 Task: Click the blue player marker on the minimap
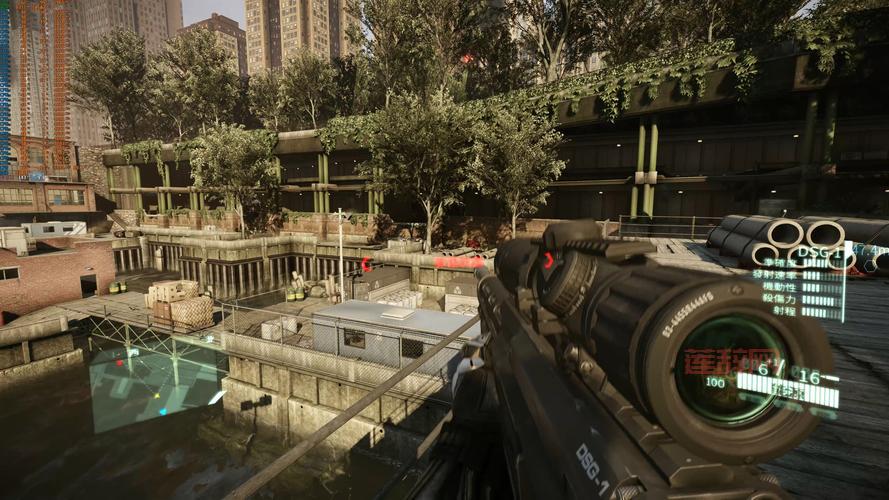click(x=163, y=411)
